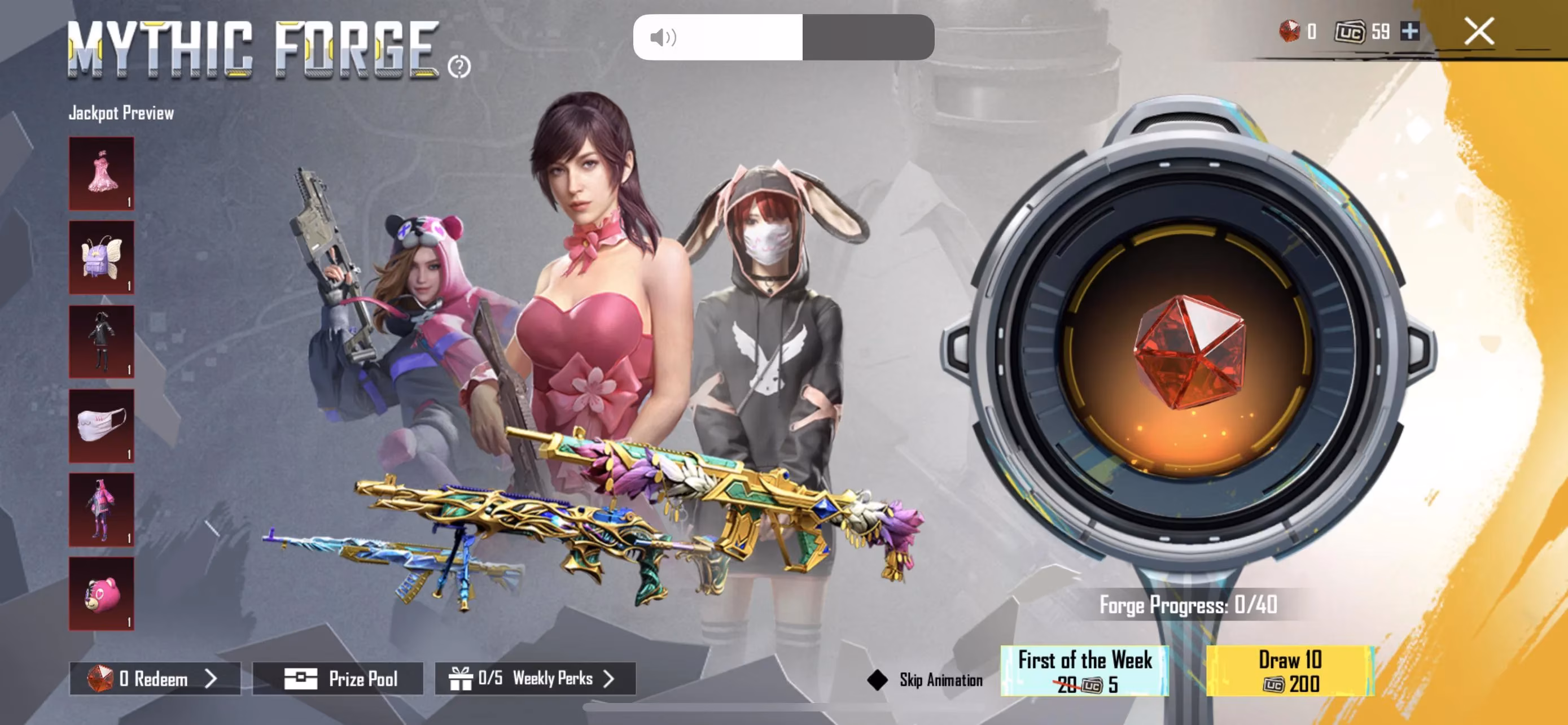Draw 10 for 200 UC

click(1290, 671)
